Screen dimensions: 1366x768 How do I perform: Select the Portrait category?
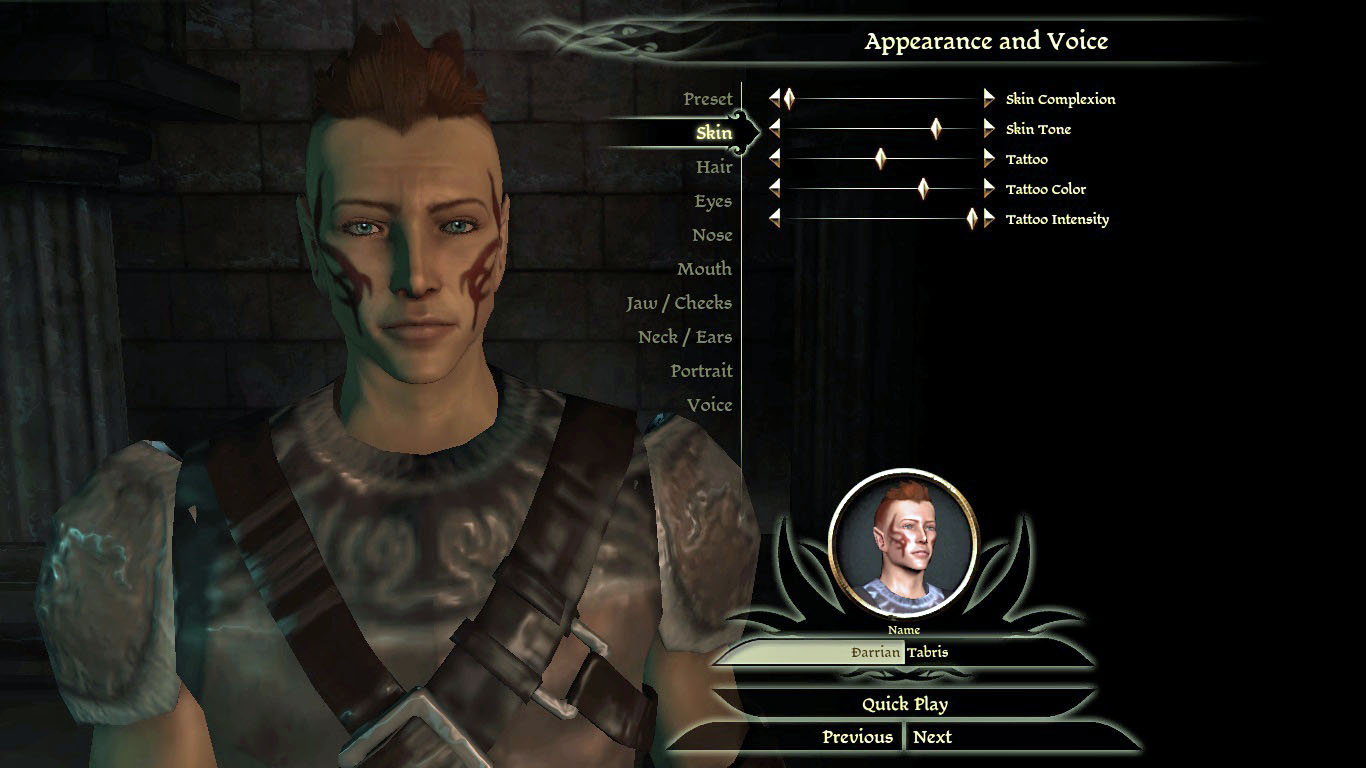click(x=701, y=371)
